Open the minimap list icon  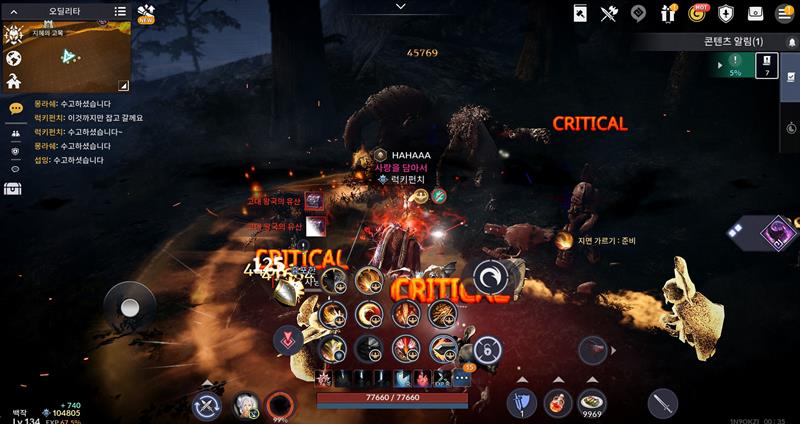(x=120, y=12)
